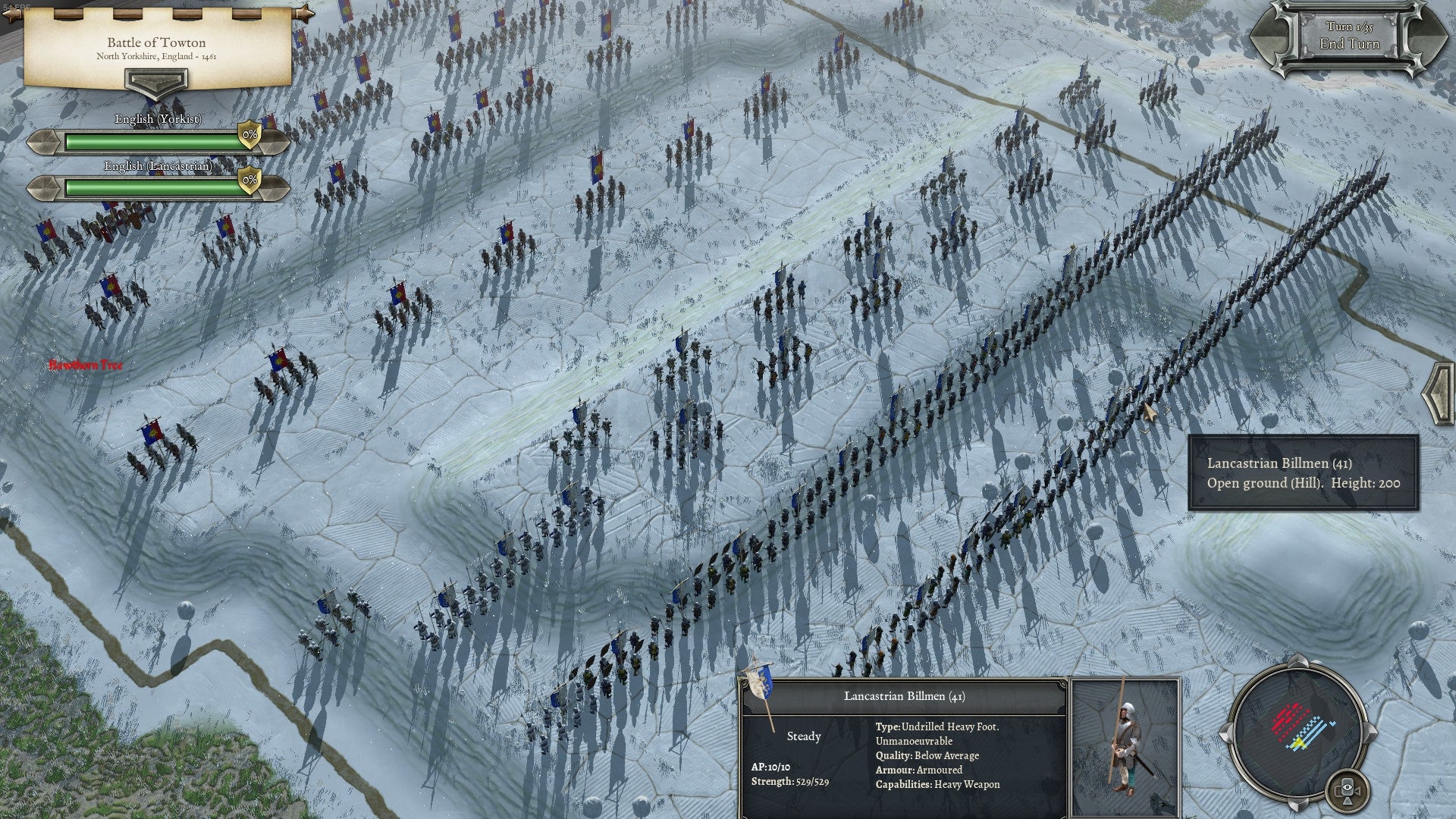Click the Lancastrian Billmen (41) panel title
This screenshot has width=1456, height=819.
pos(904,695)
